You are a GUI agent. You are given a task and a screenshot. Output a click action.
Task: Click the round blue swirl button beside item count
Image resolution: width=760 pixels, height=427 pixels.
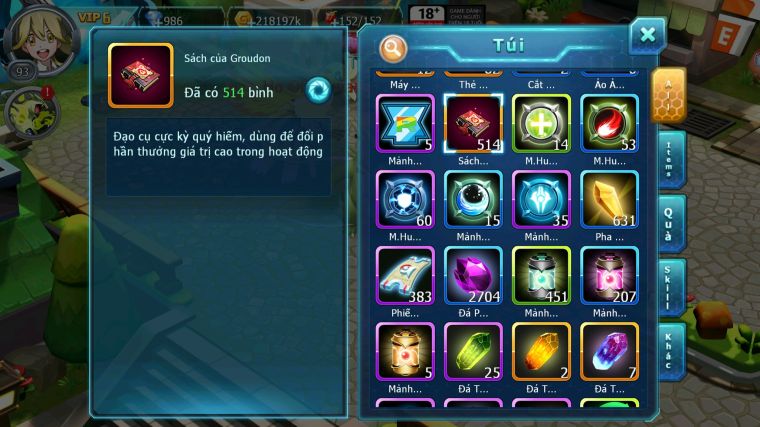318,90
